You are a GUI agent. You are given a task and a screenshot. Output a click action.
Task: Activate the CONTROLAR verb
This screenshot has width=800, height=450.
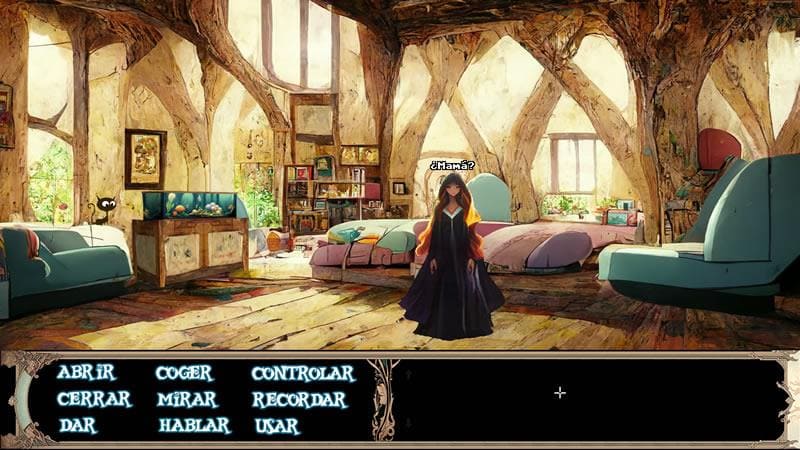[303, 374]
